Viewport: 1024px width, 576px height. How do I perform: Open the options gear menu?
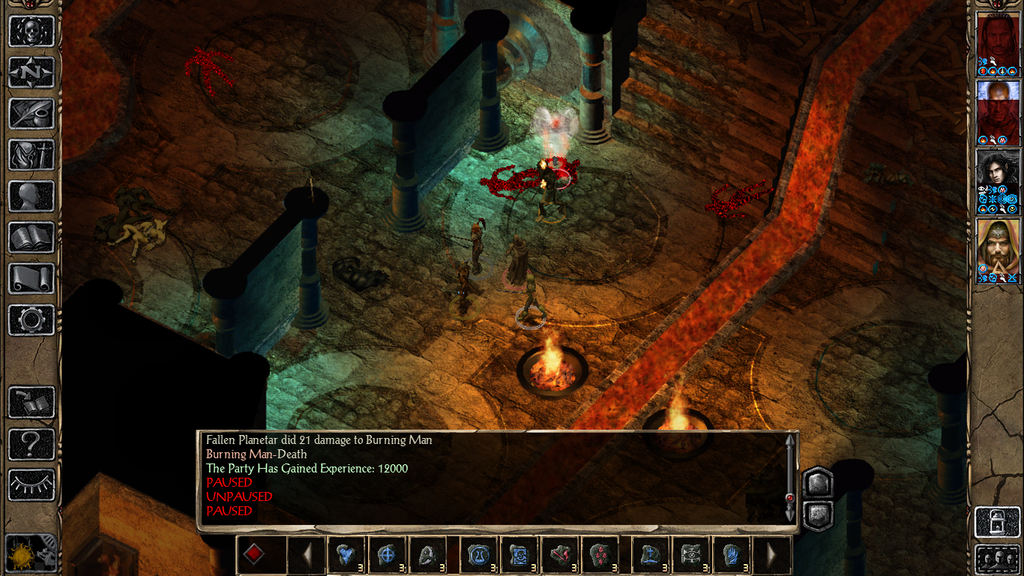click(x=31, y=320)
